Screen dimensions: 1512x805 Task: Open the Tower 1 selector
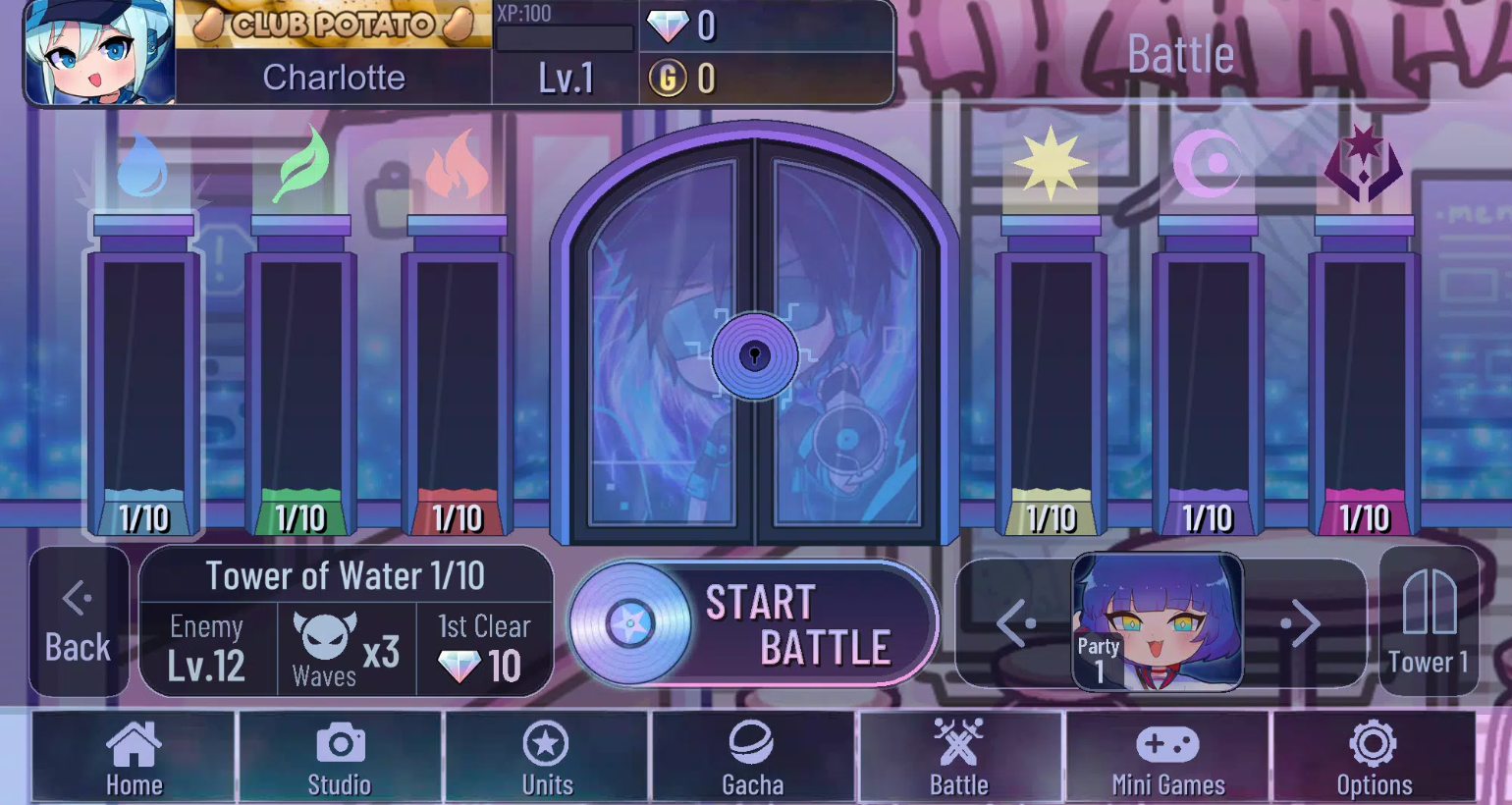pos(1429,623)
